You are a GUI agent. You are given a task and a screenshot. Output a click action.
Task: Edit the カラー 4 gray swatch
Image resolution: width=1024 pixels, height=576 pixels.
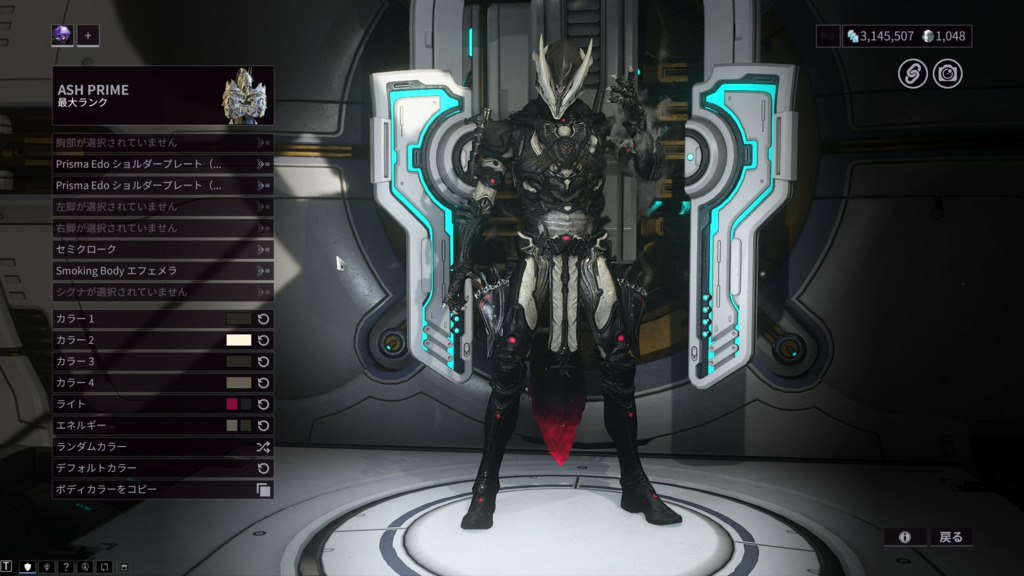[x=239, y=383]
